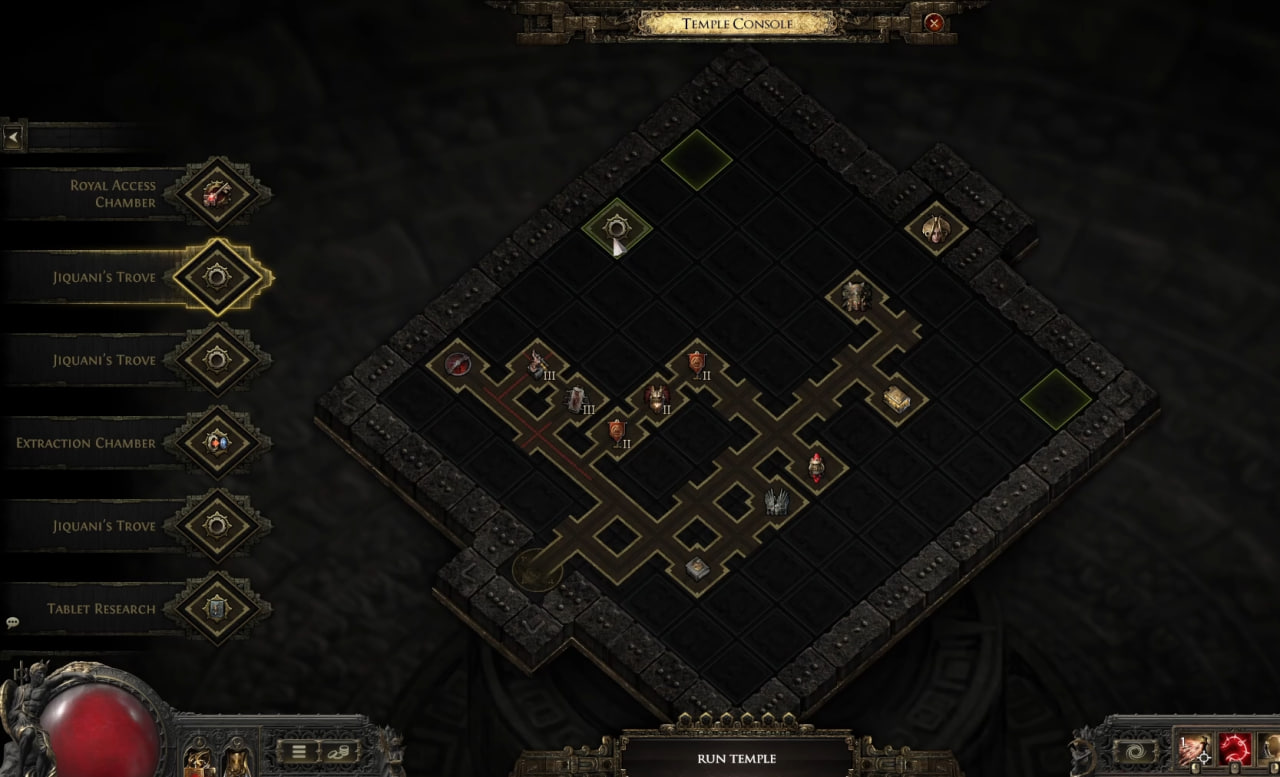
Task: Select the golden treasure chest room tile
Action: [x=896, y=399]
